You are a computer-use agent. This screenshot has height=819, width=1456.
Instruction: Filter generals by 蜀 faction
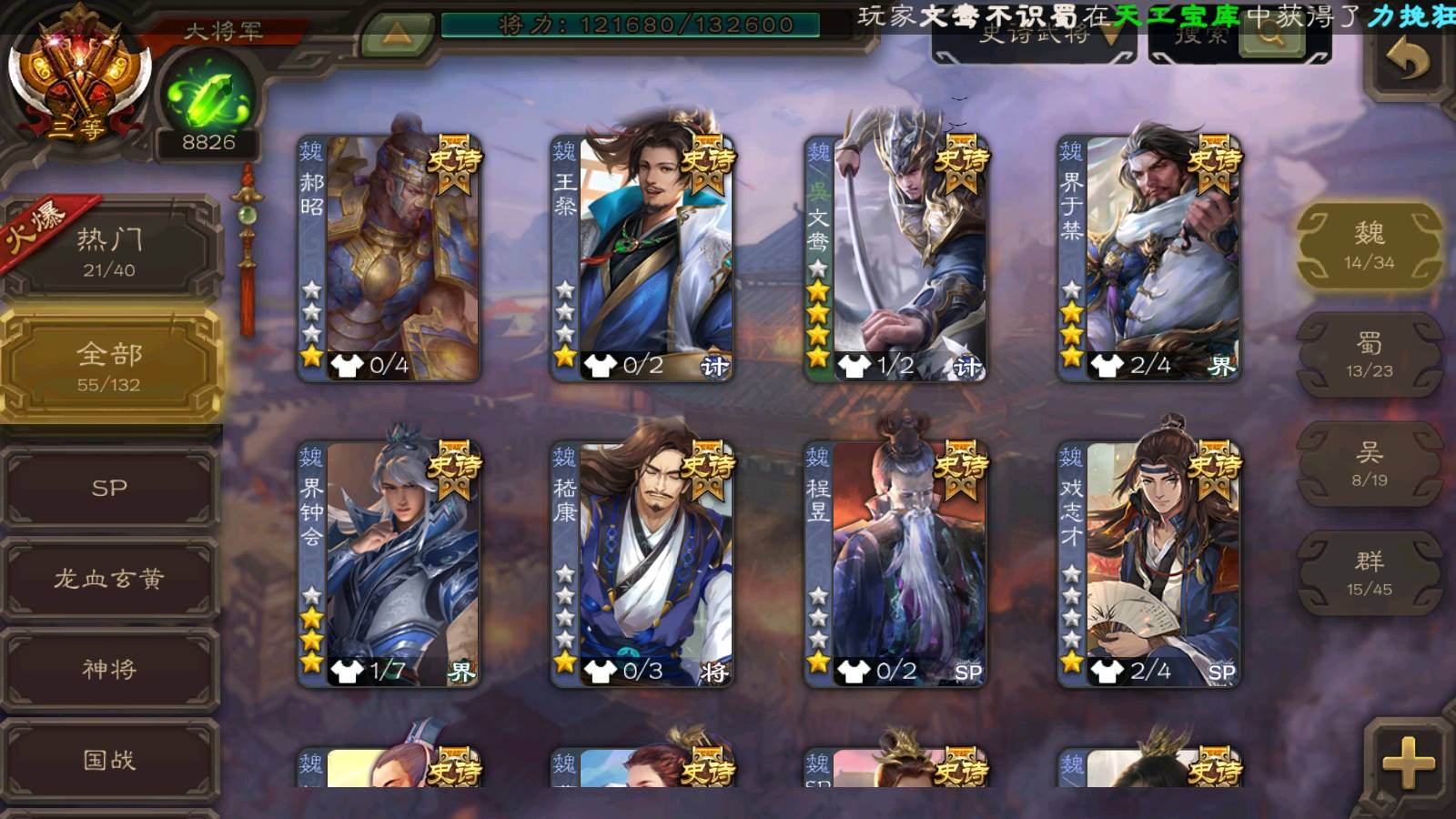click(1369, 355)
